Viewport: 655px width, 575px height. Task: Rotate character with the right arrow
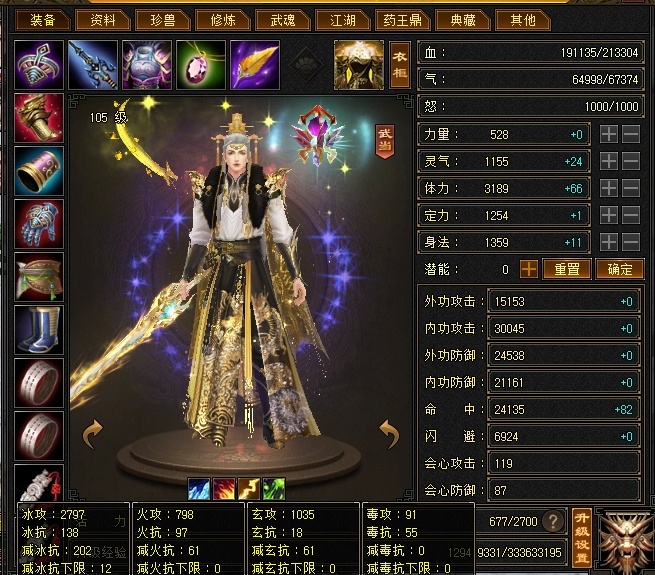click(x=389, y=433)
